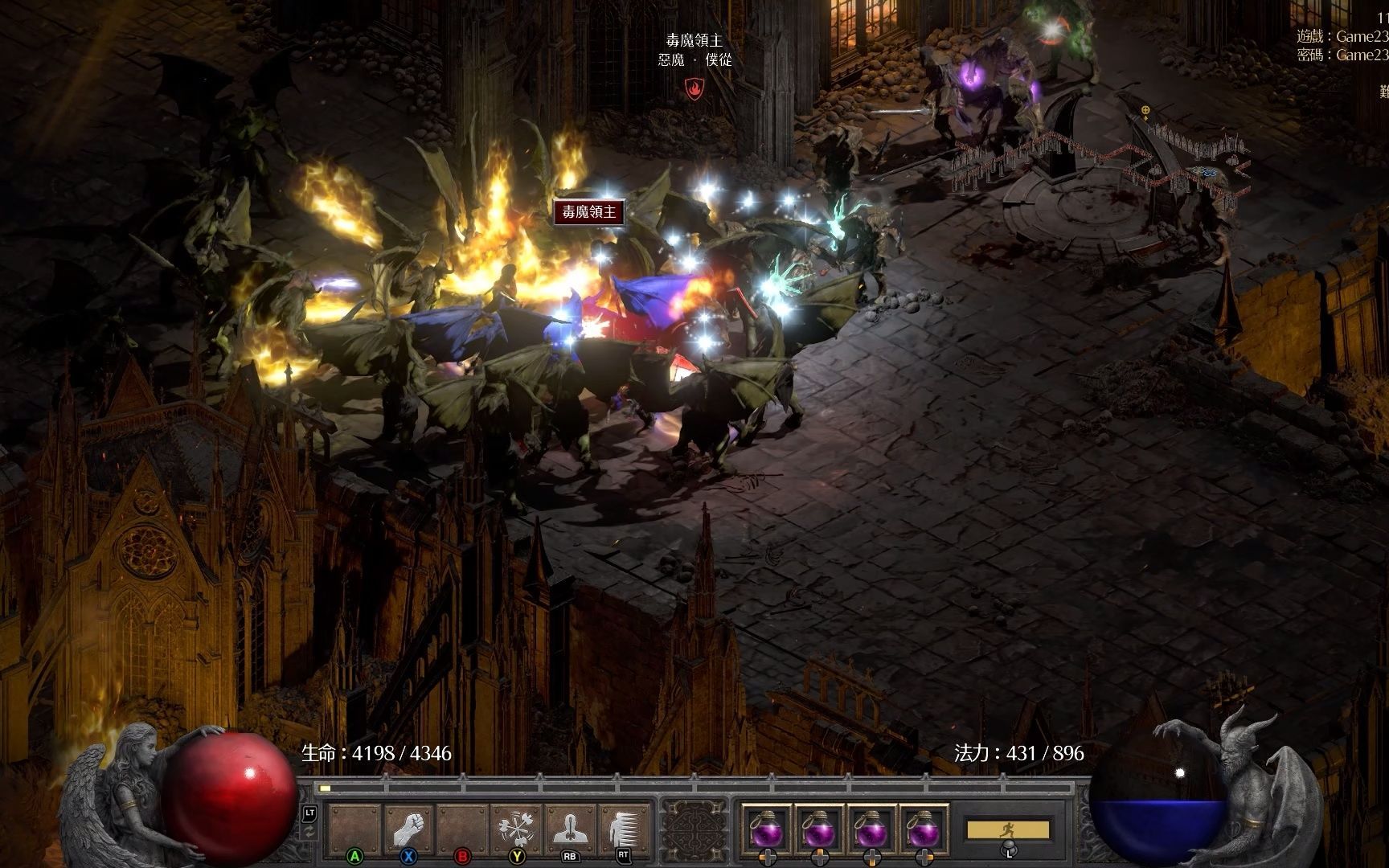This screenshot has width=1389, height=868.
Task: Toggle the run/walk stamina button
Action: tap(1008, 829)
